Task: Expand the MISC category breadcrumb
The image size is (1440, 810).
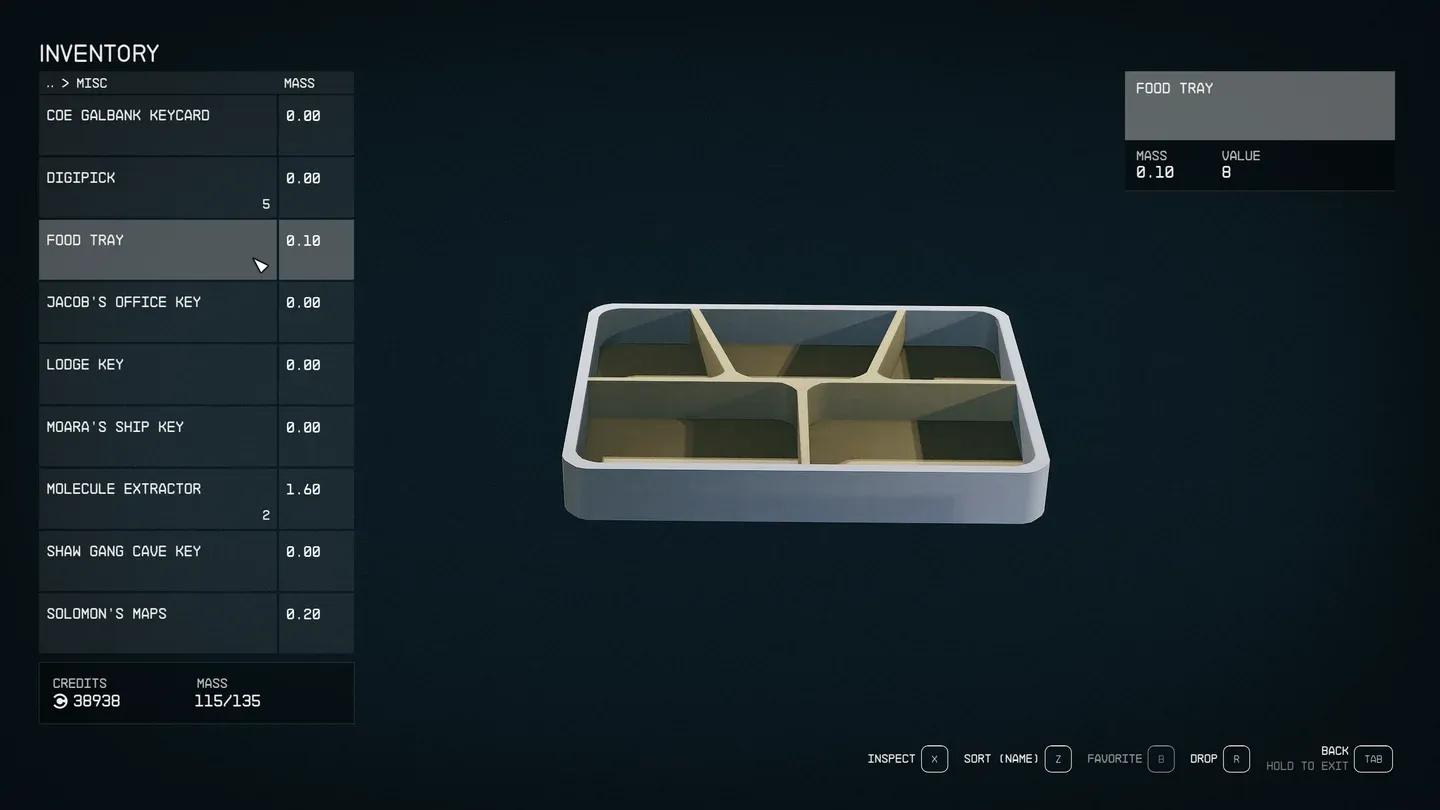Action: pyautogui.click(x=91, y=83)
